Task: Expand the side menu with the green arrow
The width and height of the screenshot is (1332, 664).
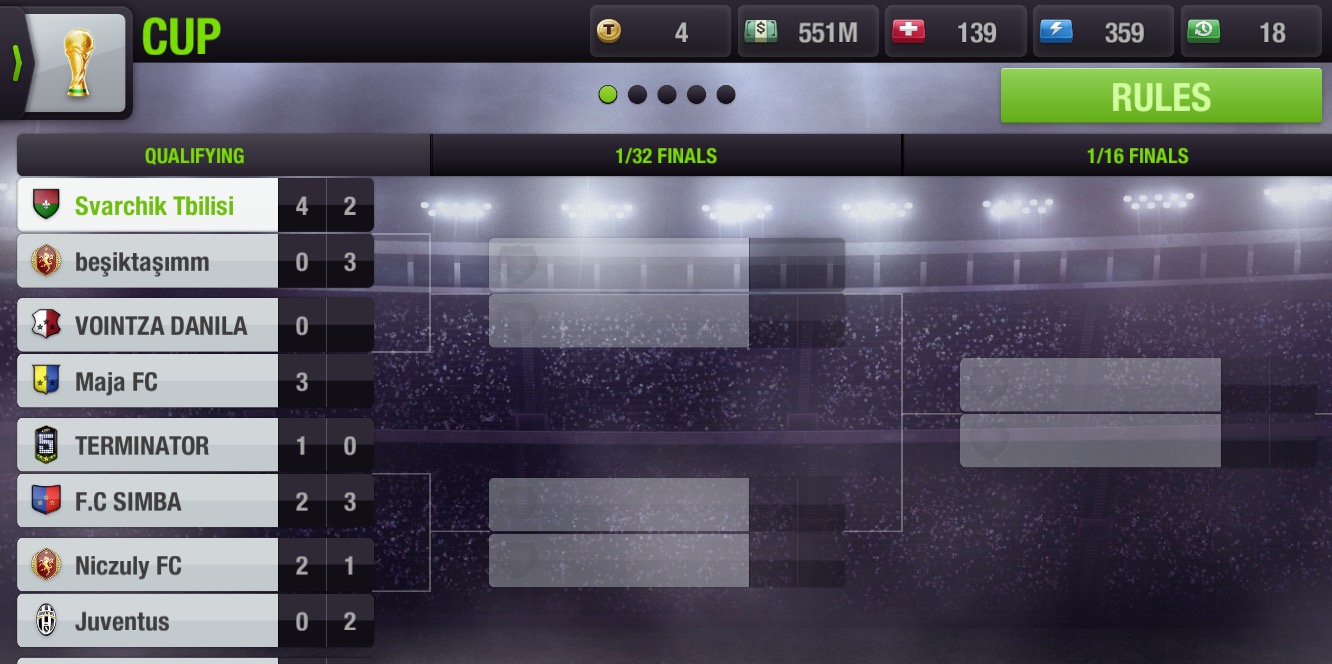Action: tap(15, 62)
